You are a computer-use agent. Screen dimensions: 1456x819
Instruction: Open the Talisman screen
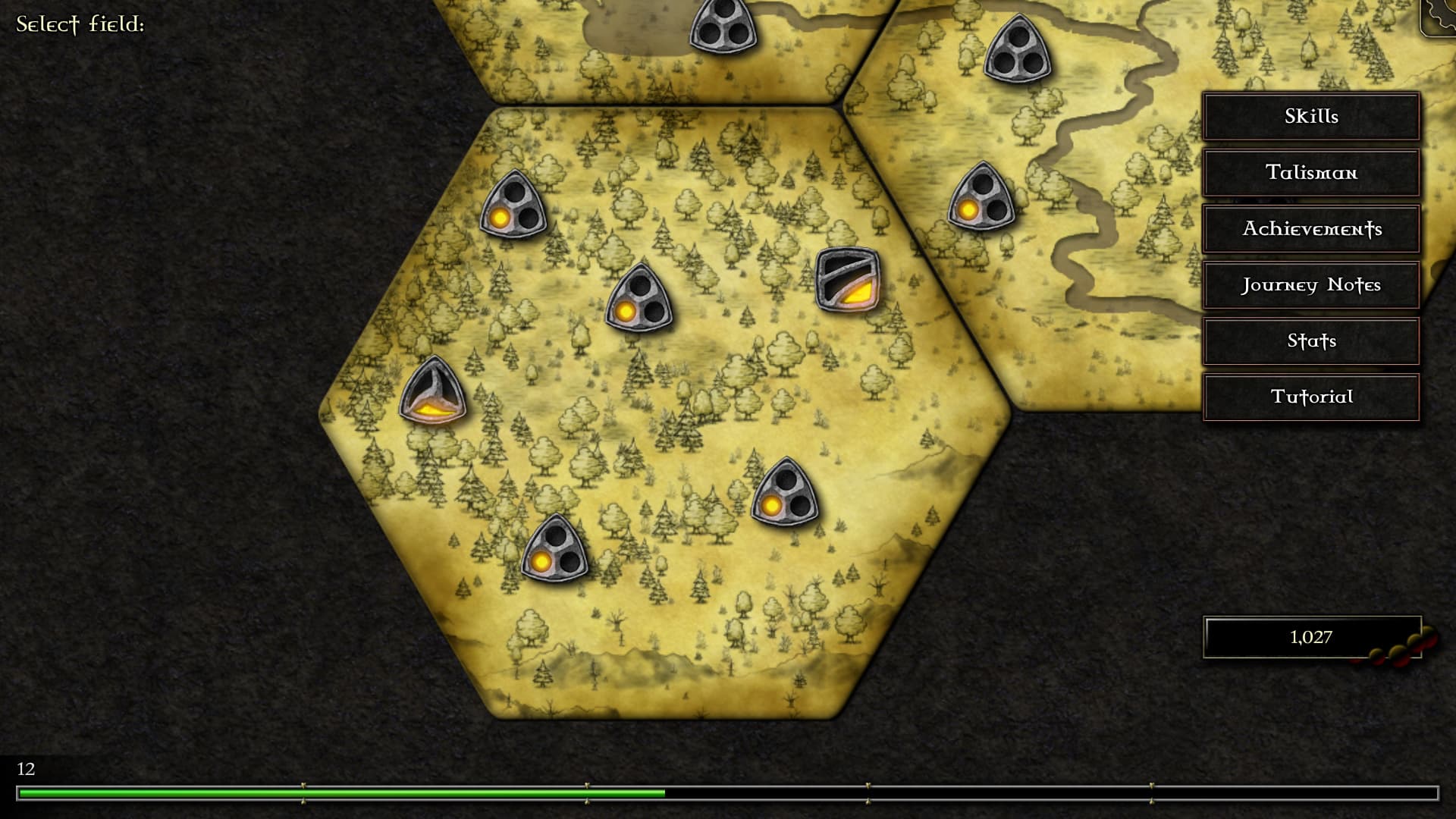coord(1310,172)
